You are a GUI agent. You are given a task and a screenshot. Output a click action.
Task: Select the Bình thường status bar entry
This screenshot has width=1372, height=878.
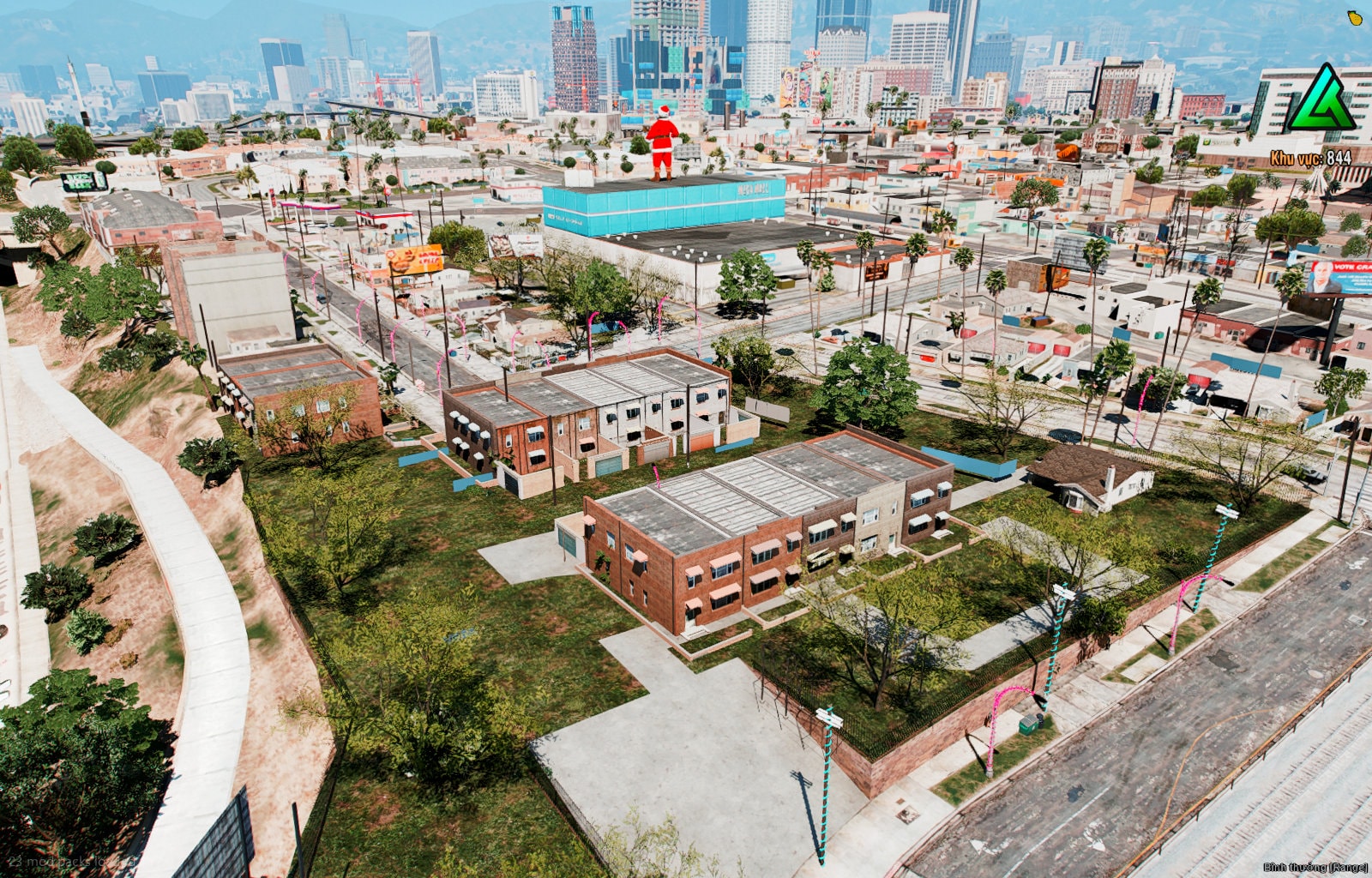pos(1286,868)
